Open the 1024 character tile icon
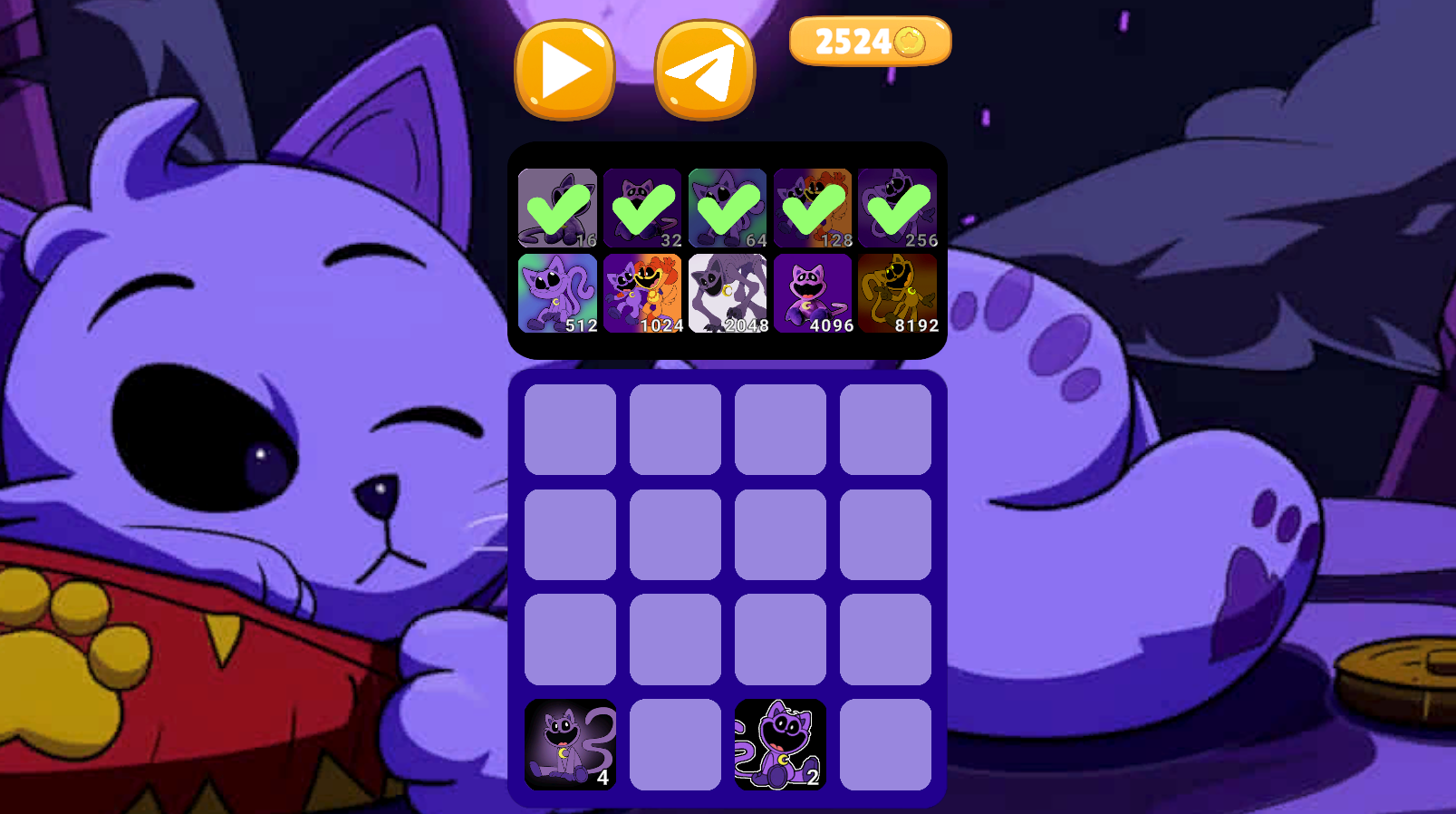Image resolution: width=1456 pixels, height=814 pixels. click(x=642, y=292)
